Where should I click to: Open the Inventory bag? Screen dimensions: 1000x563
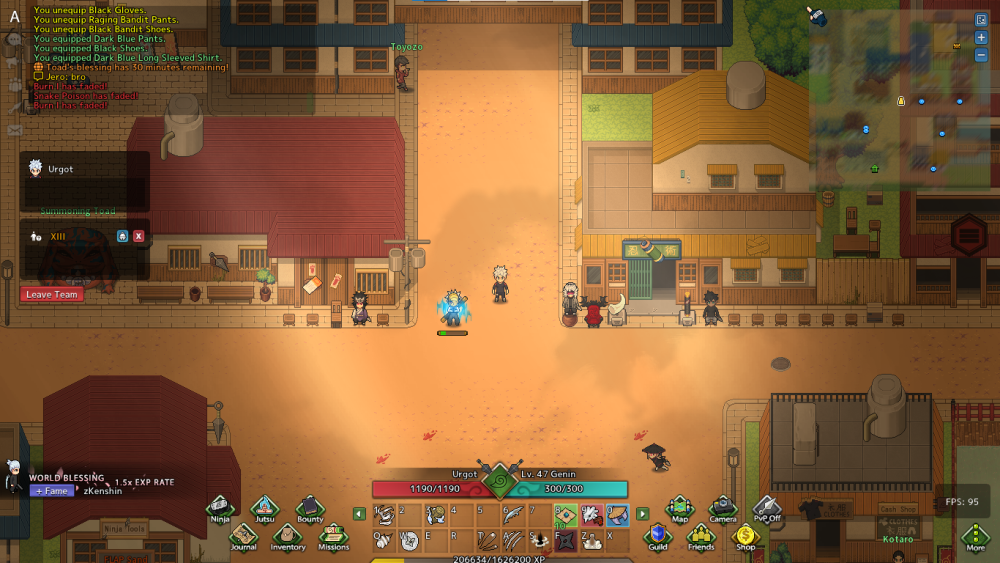(x=288, y=537)
